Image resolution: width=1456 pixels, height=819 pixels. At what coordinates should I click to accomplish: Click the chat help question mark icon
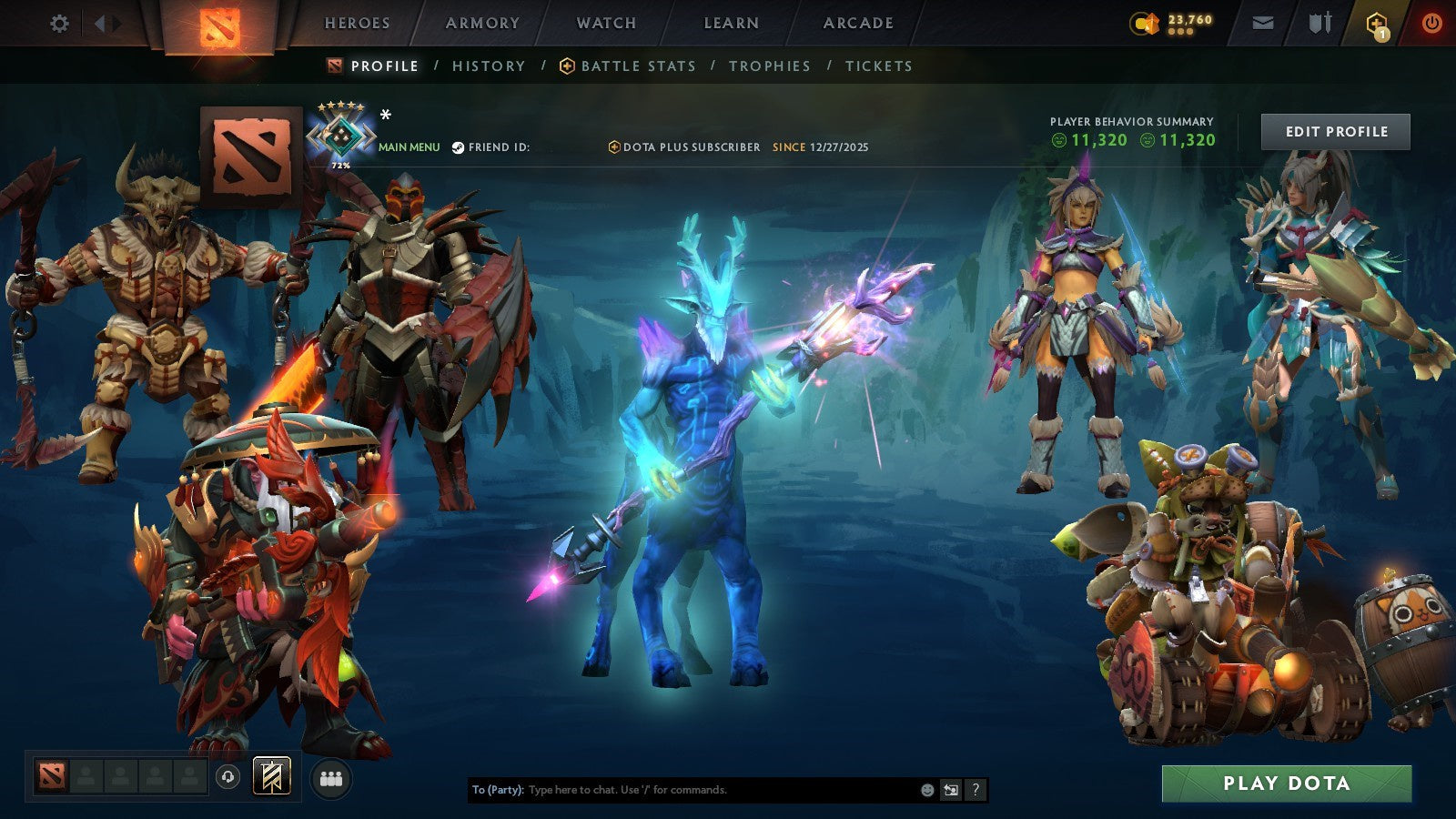[x=976, y=790]
